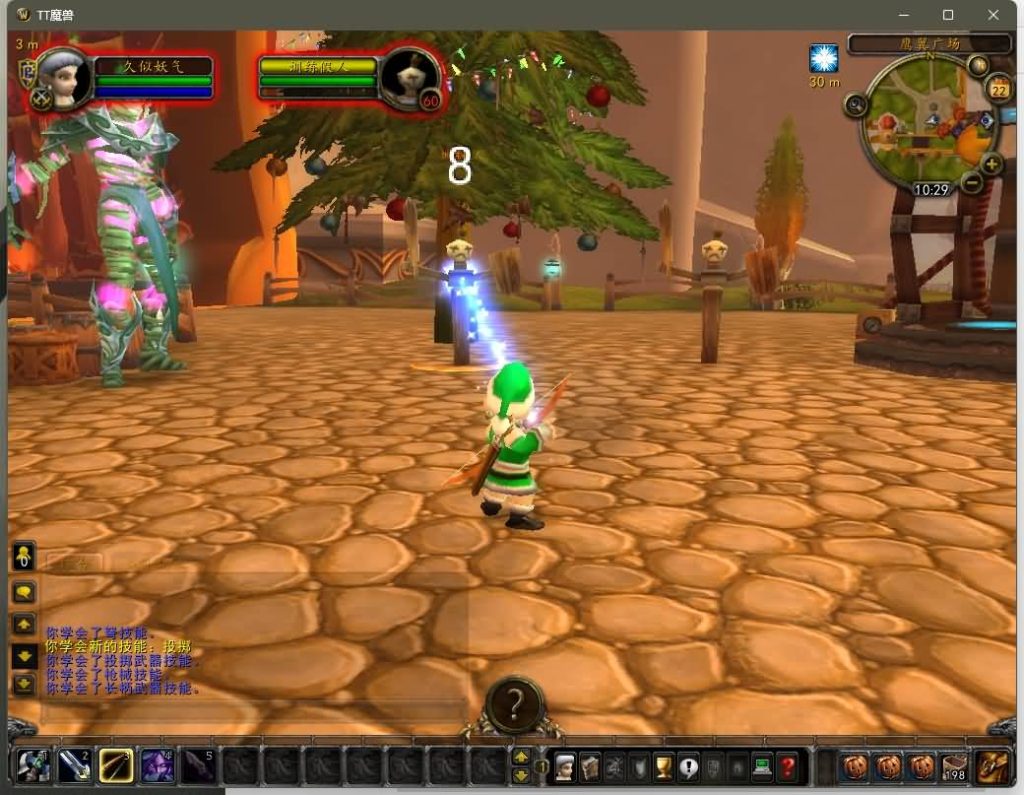Activate the purple face ability icon
This screenshot has width=1024, height=795.
click(157, 766)
